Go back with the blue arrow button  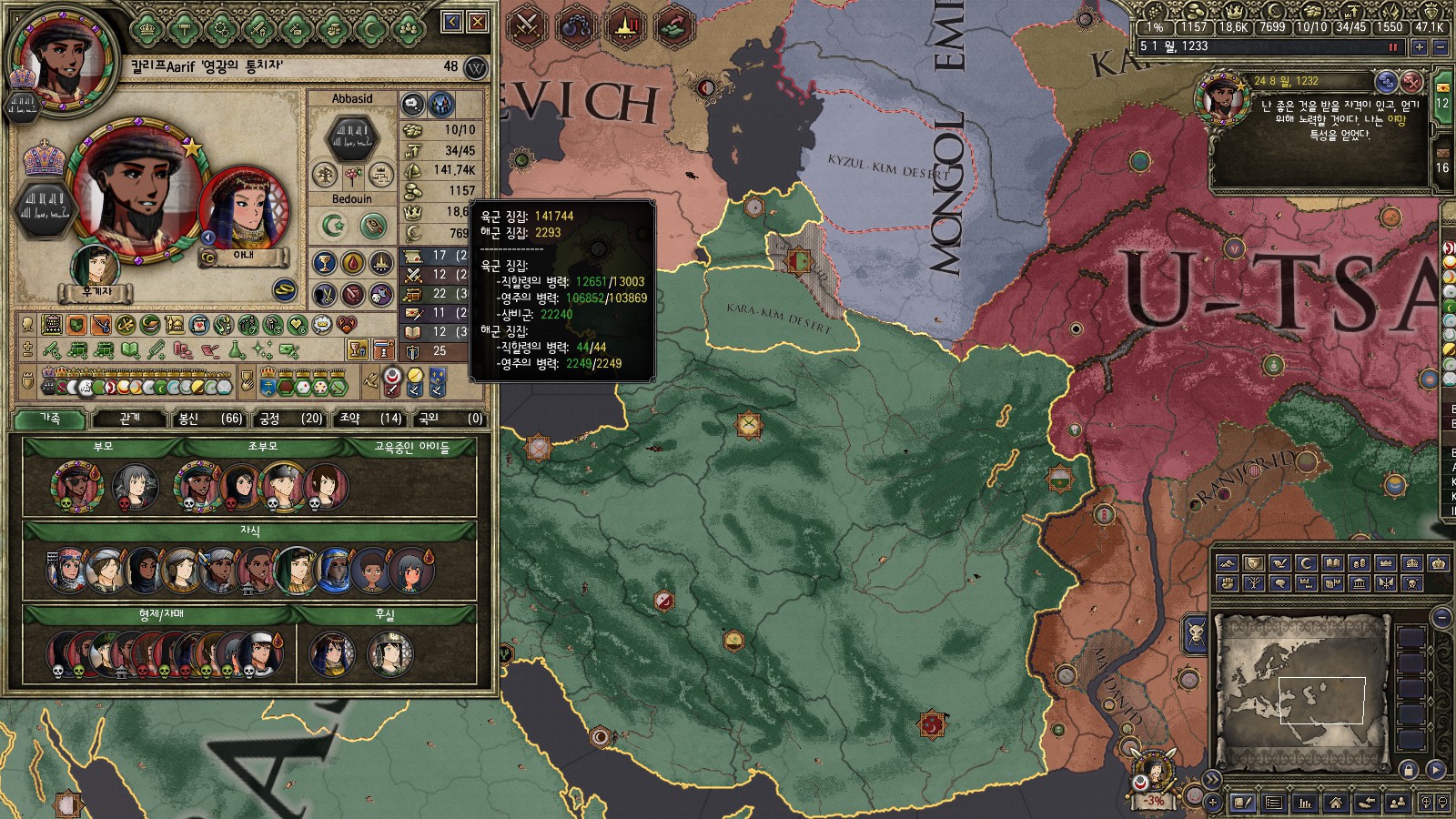tap(452, 22)
